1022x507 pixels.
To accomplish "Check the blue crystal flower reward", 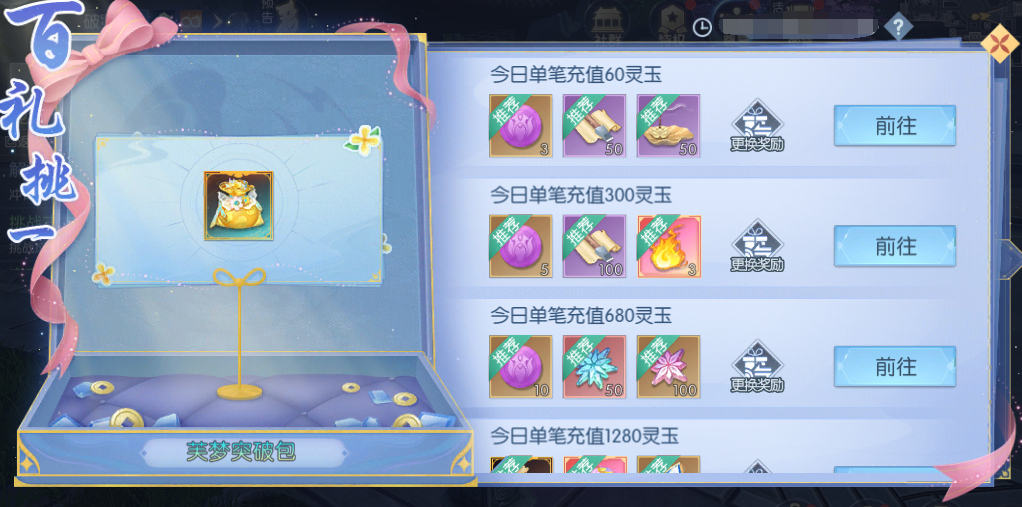I will coord(595,367).
